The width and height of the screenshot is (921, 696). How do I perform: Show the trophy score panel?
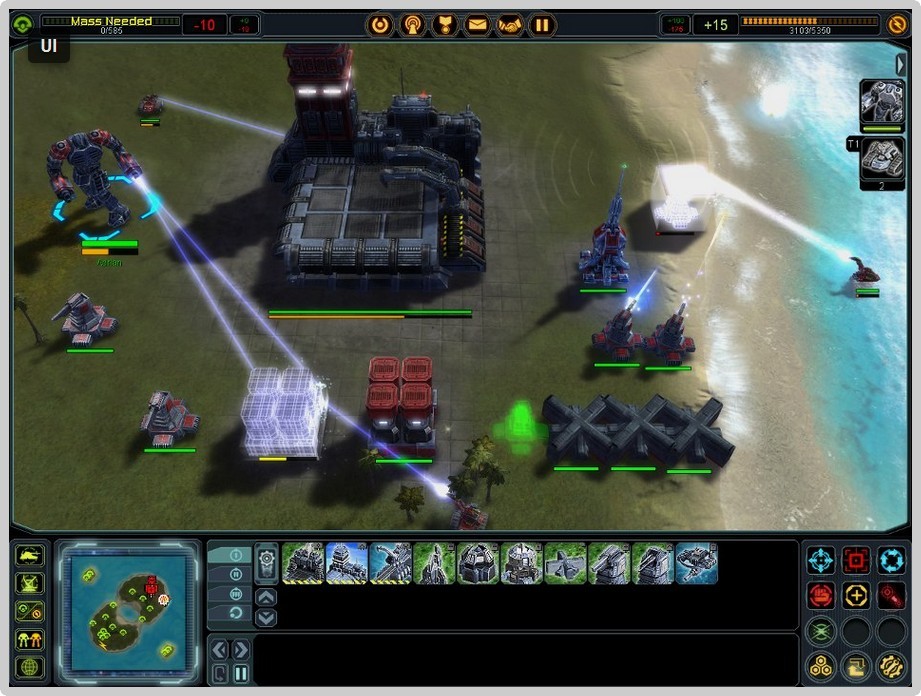444,25
